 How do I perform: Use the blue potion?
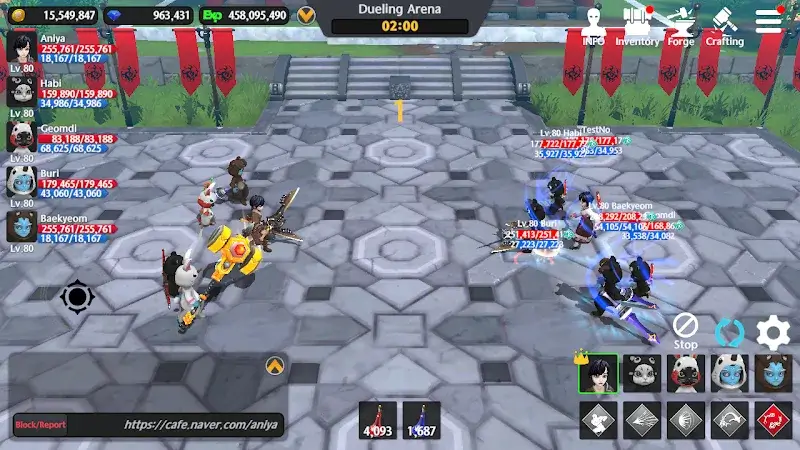pyautogui.click(x=422, y=420)
